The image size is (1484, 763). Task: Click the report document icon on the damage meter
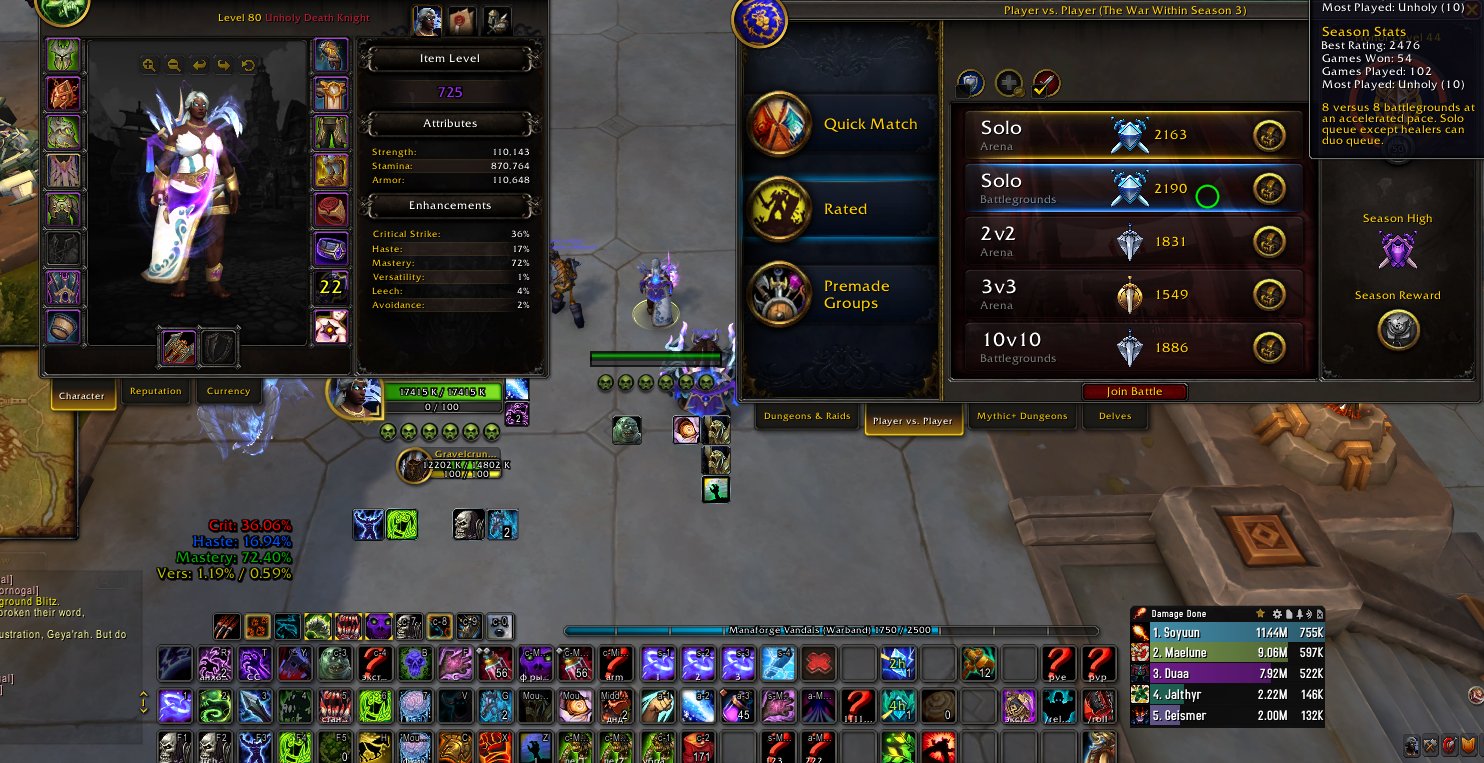1289,614
